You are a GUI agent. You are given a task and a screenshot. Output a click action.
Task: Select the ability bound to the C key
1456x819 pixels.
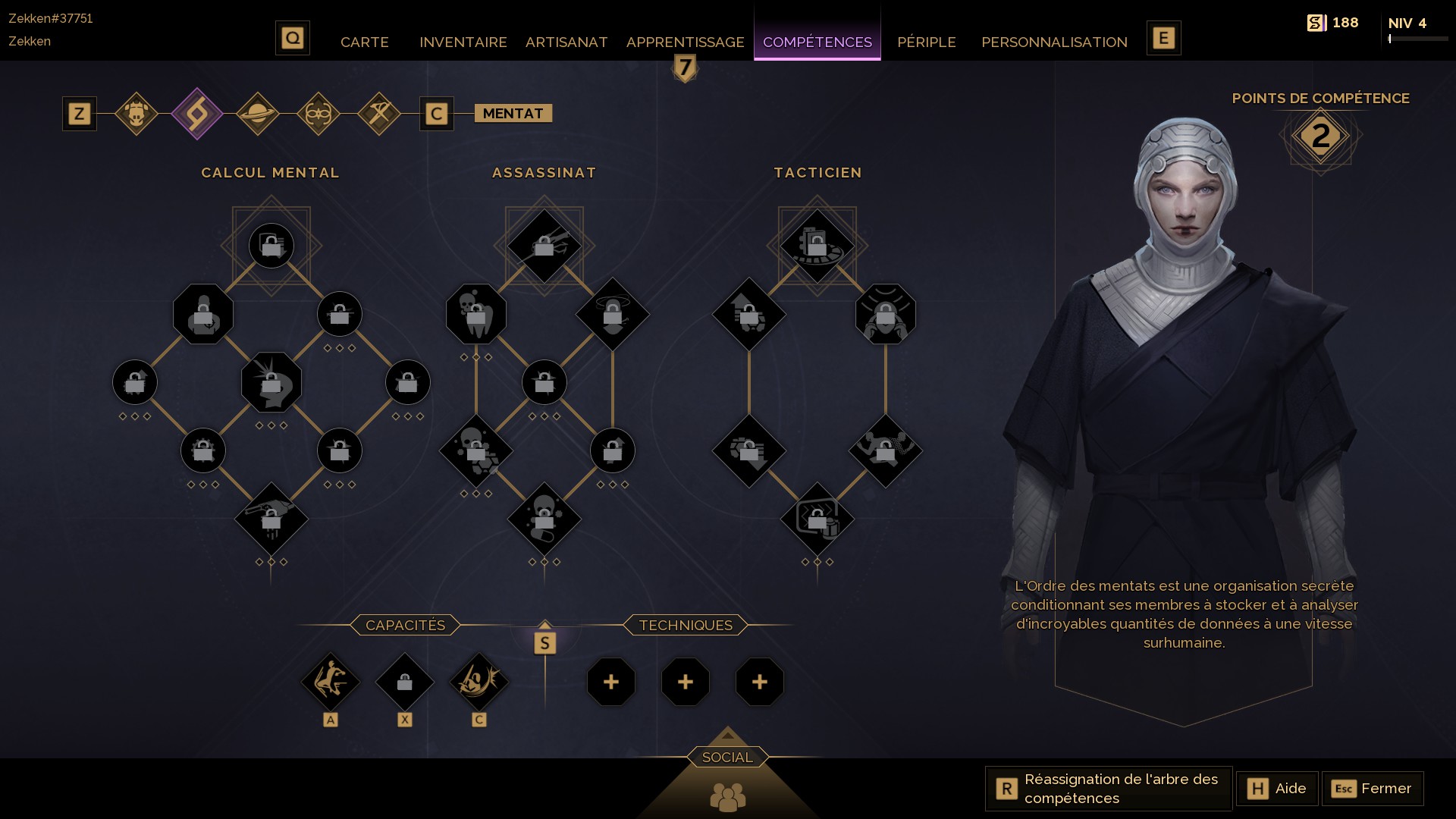tap(479, 682)
